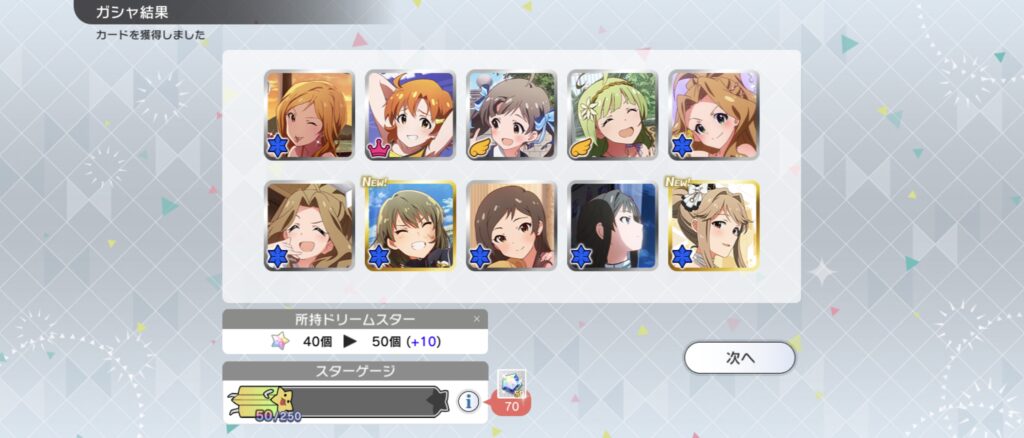Tap the 次へ next button
The image size is (1024, 438).
click(740, 357)
